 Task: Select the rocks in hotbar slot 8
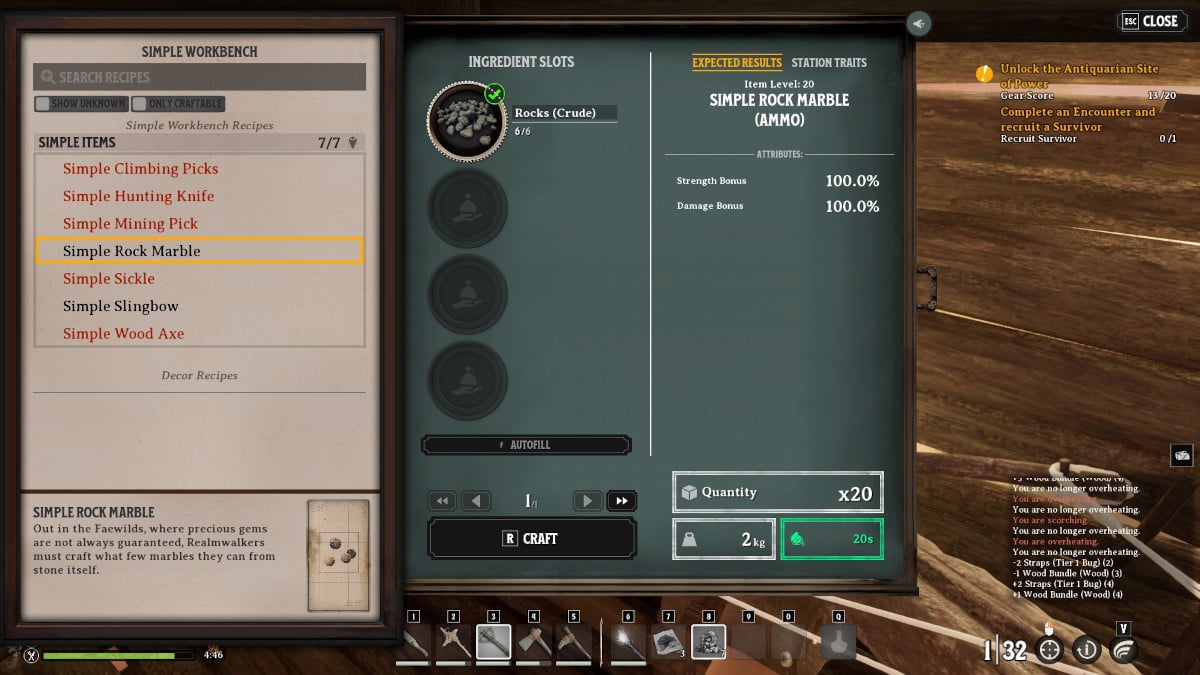708,641
